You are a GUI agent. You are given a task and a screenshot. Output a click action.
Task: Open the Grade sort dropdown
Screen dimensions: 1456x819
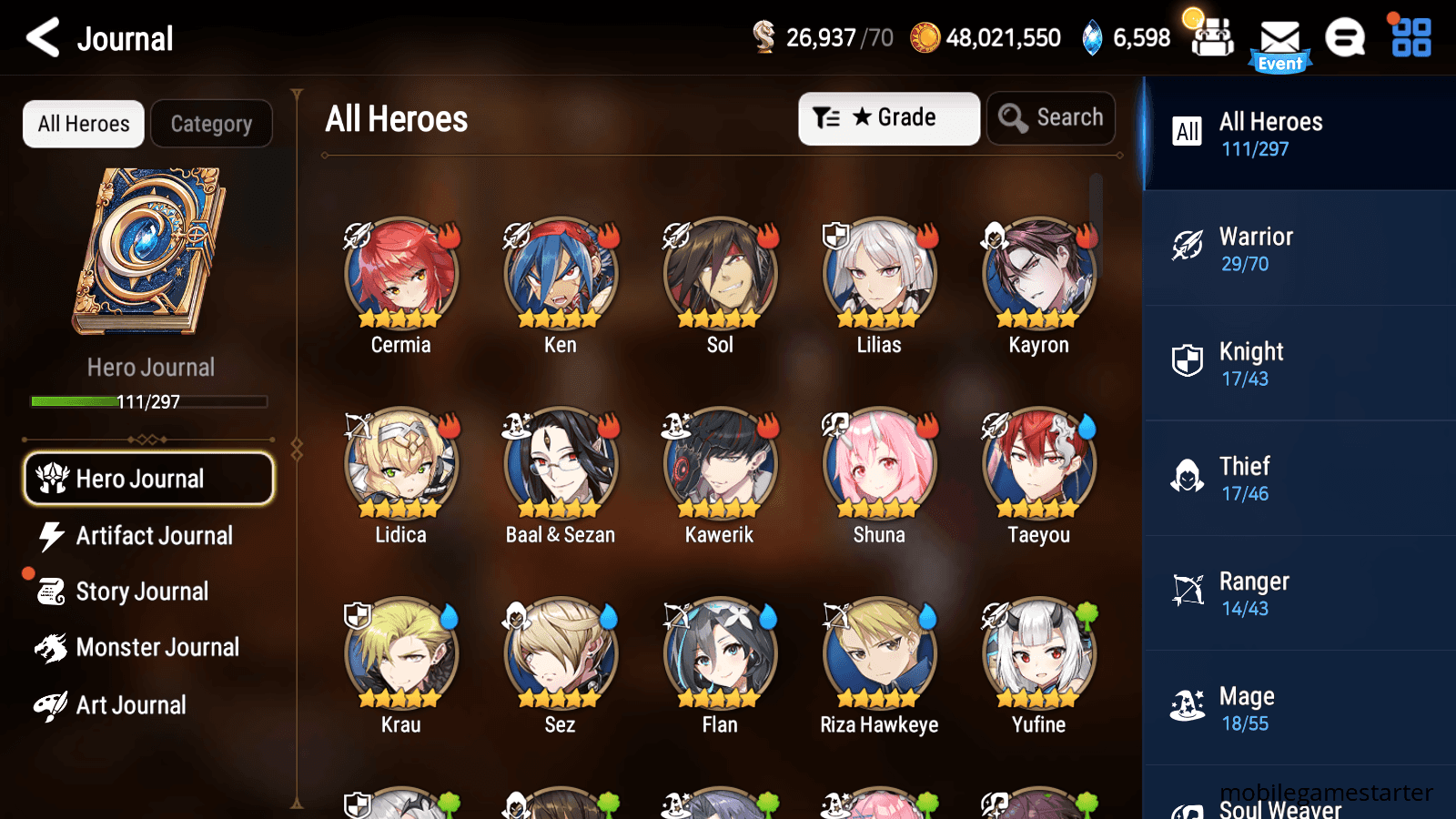(888, 117)
